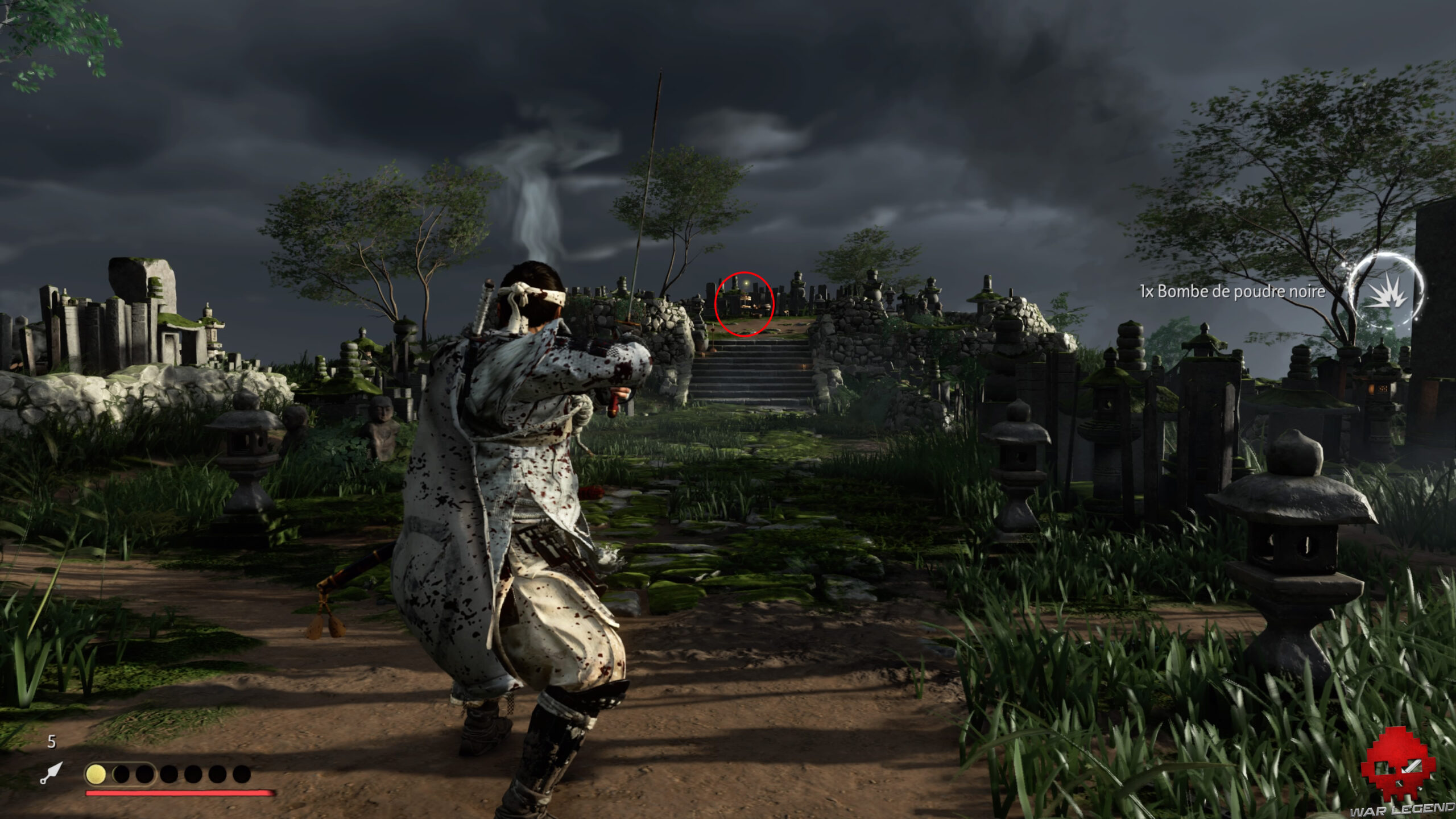Toggle the third resolve slot
1456x819 pixels.
[x=145, y=775]
